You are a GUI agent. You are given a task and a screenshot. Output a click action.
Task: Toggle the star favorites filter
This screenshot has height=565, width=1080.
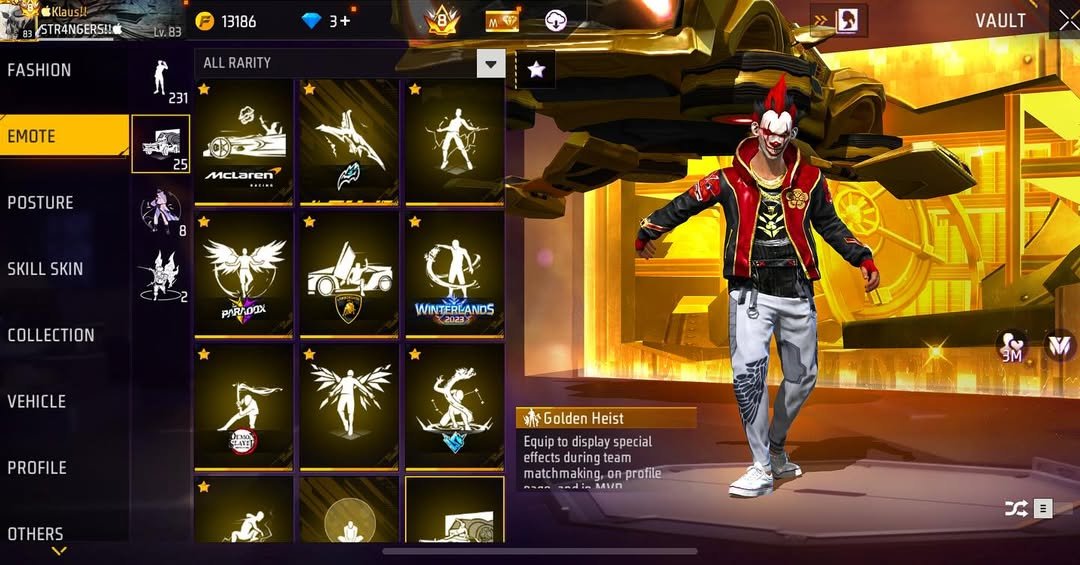(x=536, y=68)
